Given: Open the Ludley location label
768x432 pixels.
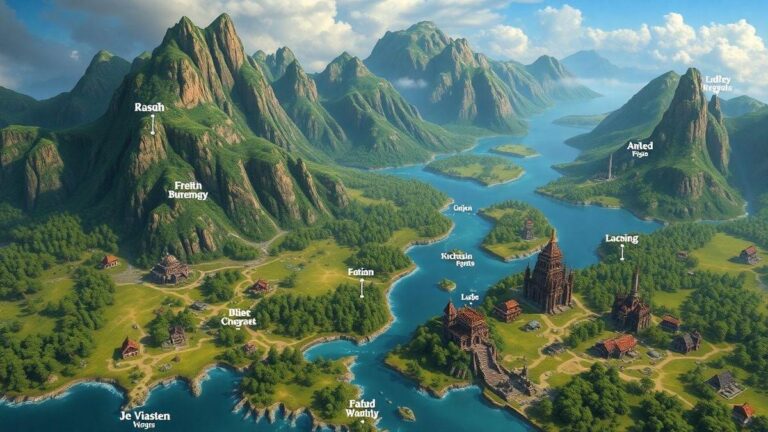Looking at the screenshot, I should [x=717, y=82].
